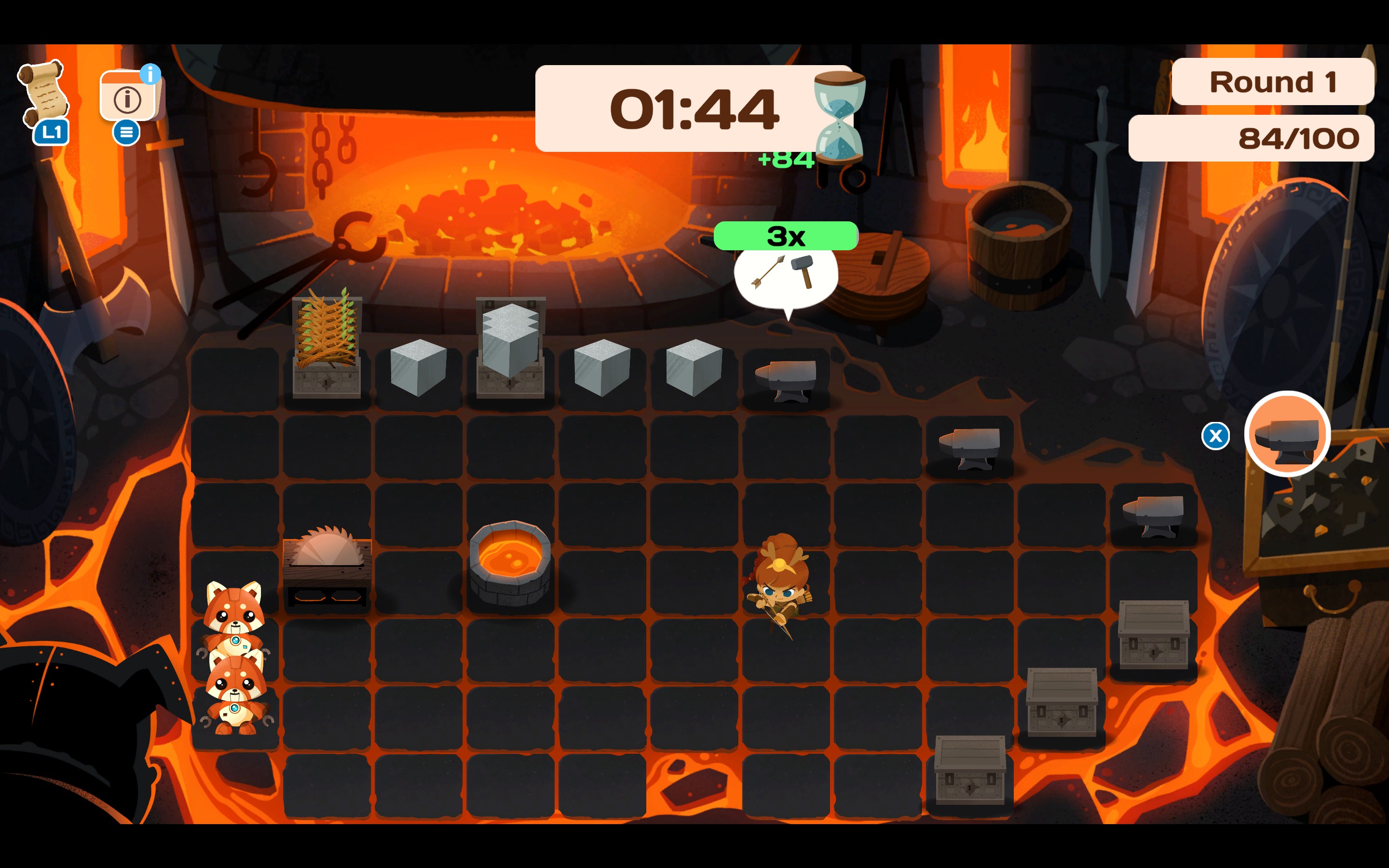The height and width of the screenshot is (868, 1389).
Task: Click the green 3x multiplier banner
Action: 785,235
